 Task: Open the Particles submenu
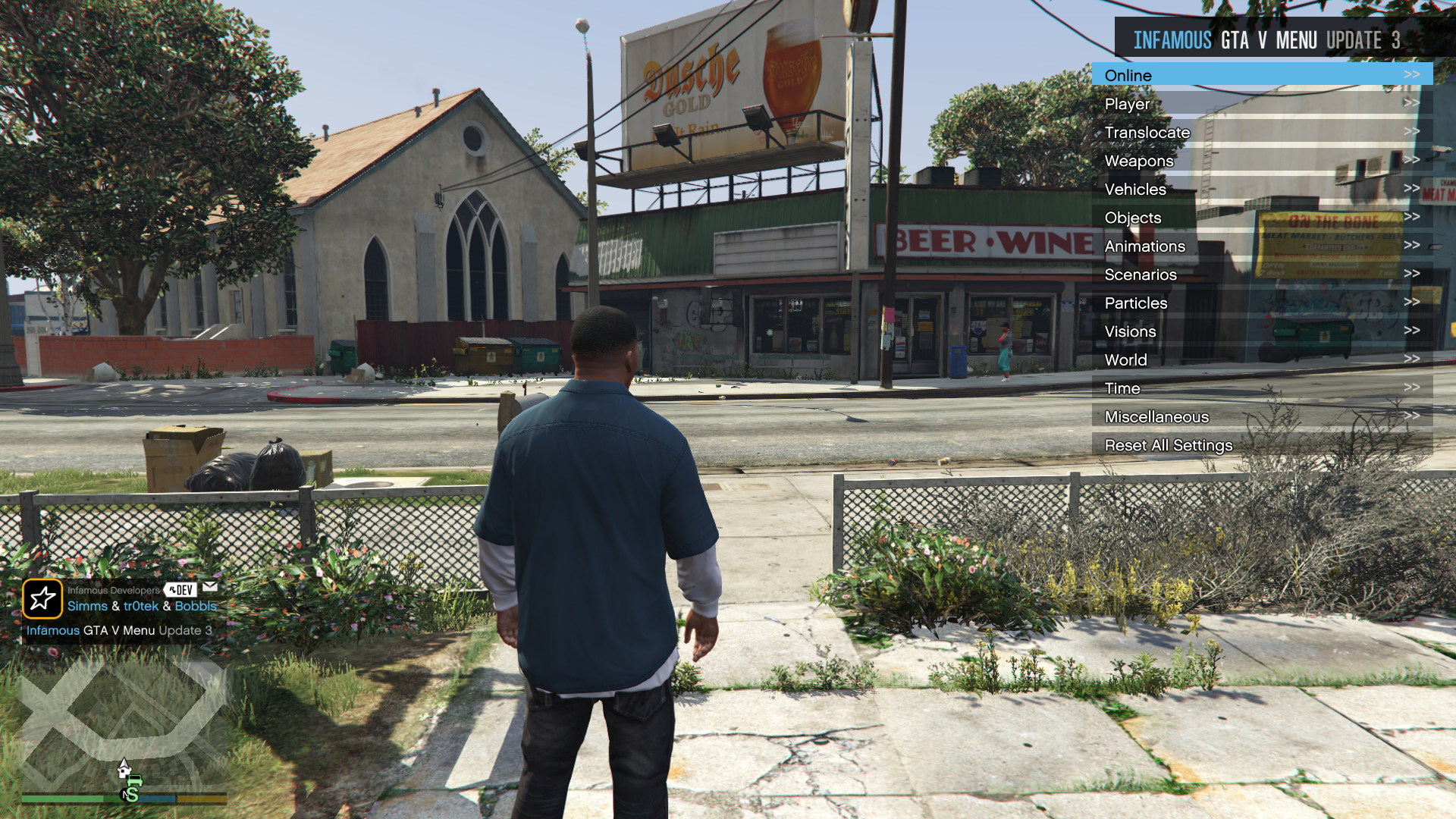(1261, 303)
